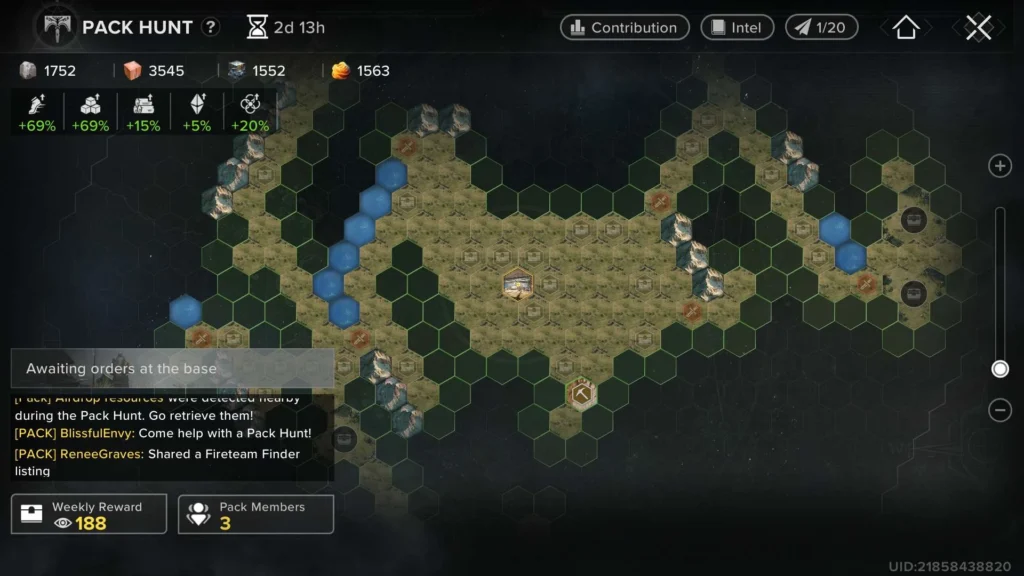Show Pack Hunt help question mark
The image size is (1024, 576).
point(210,28)
